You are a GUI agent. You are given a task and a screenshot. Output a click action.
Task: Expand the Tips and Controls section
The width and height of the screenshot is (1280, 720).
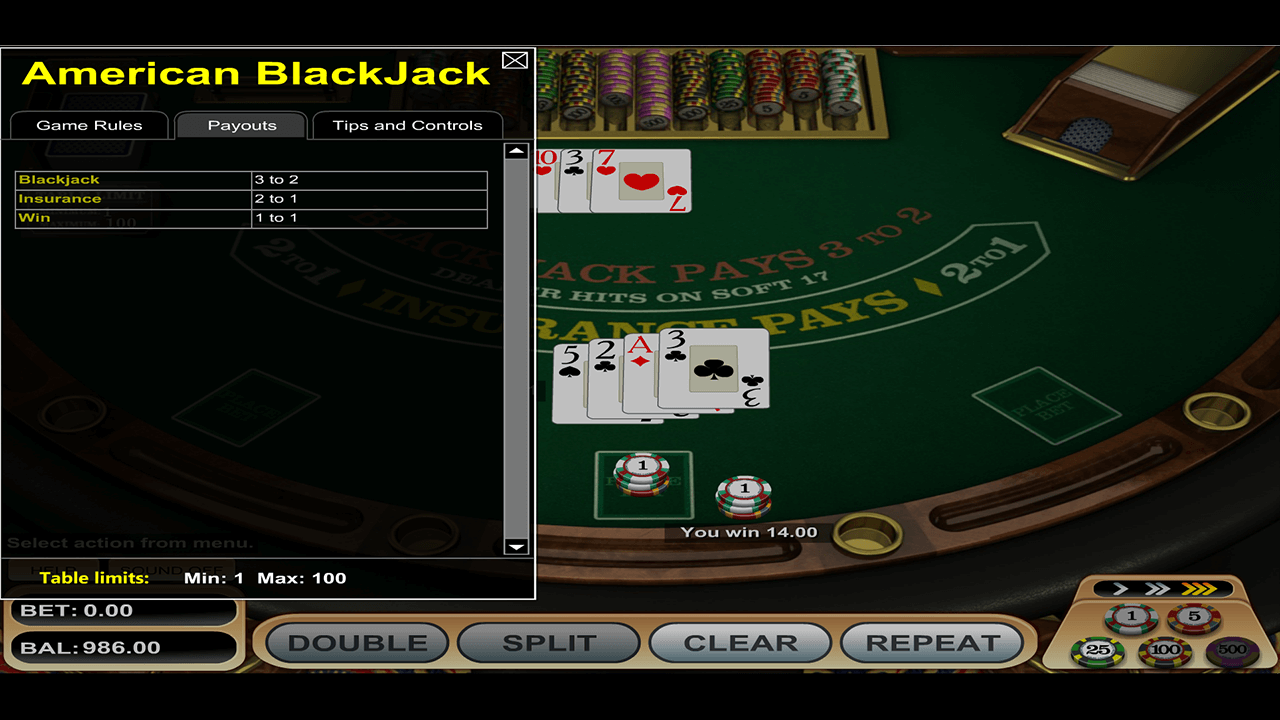407,125
